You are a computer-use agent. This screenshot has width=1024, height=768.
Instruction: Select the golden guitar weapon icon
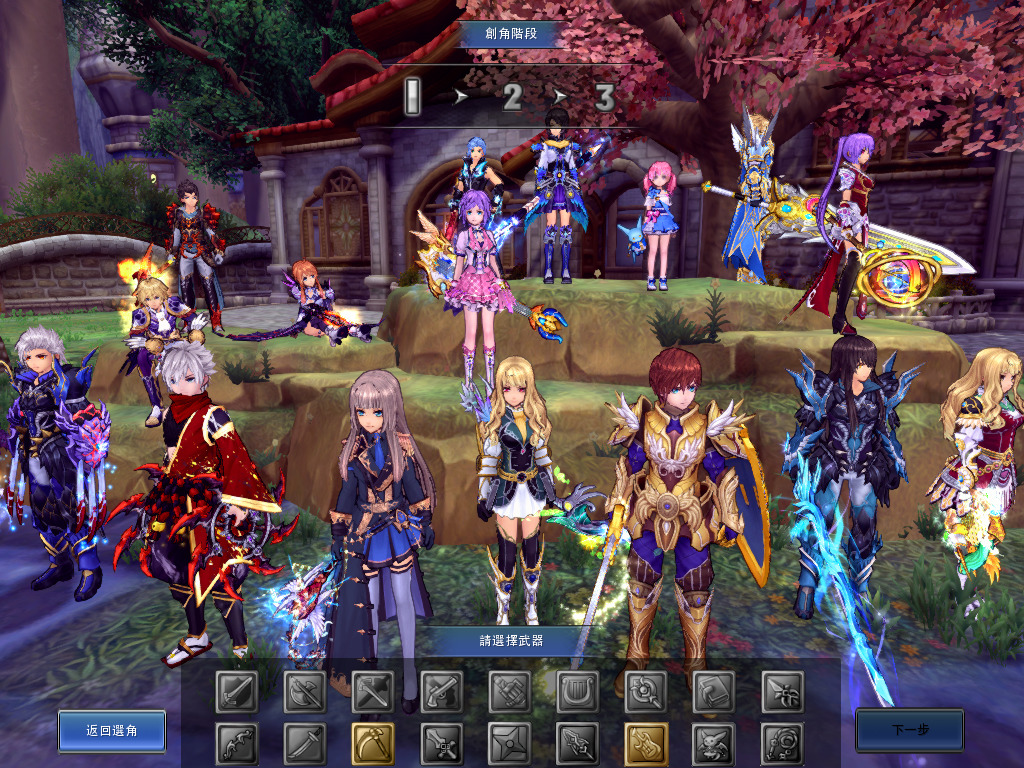645,744
